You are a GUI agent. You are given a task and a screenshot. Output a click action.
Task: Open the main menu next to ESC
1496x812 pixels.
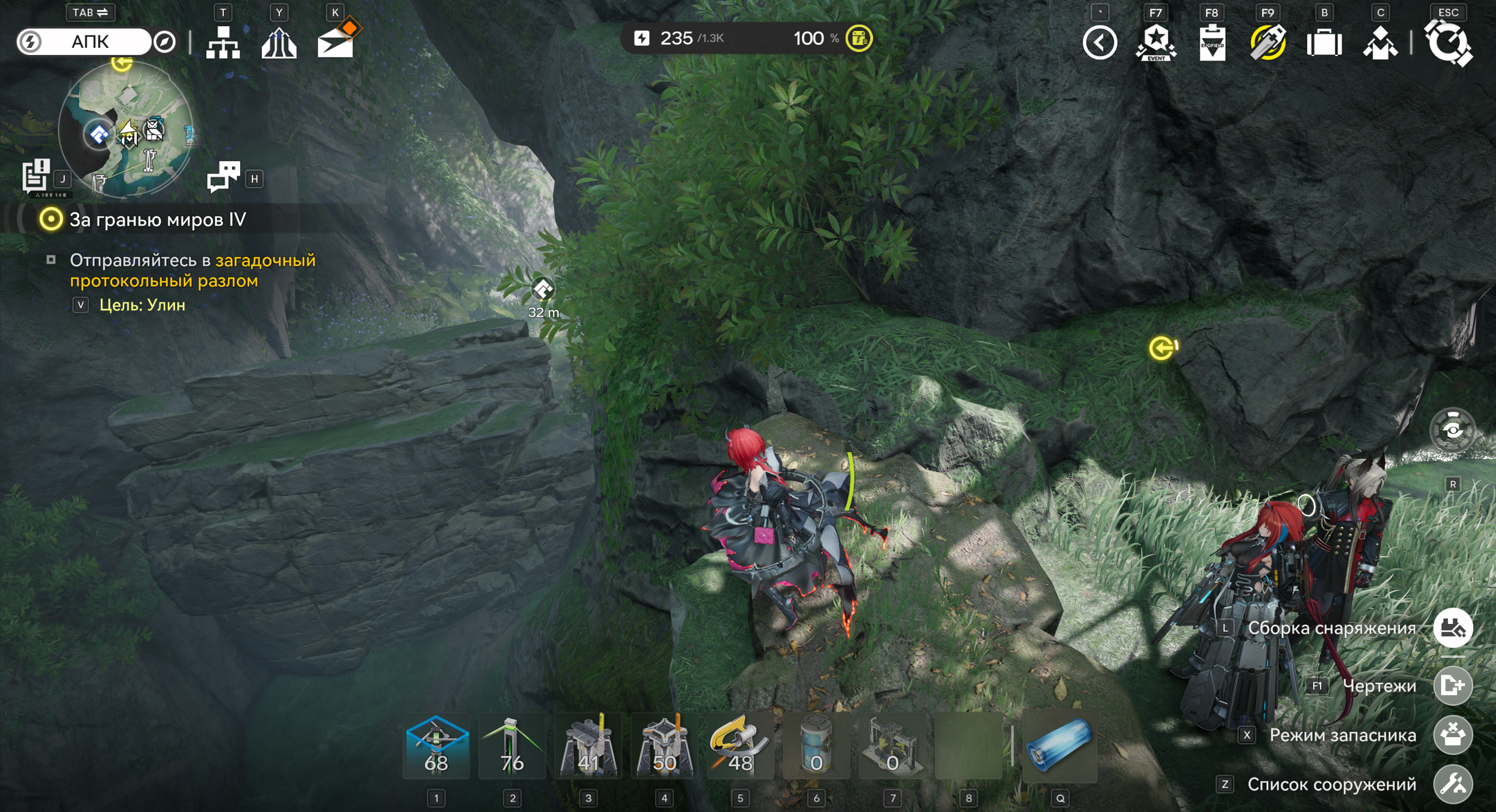1449,43
